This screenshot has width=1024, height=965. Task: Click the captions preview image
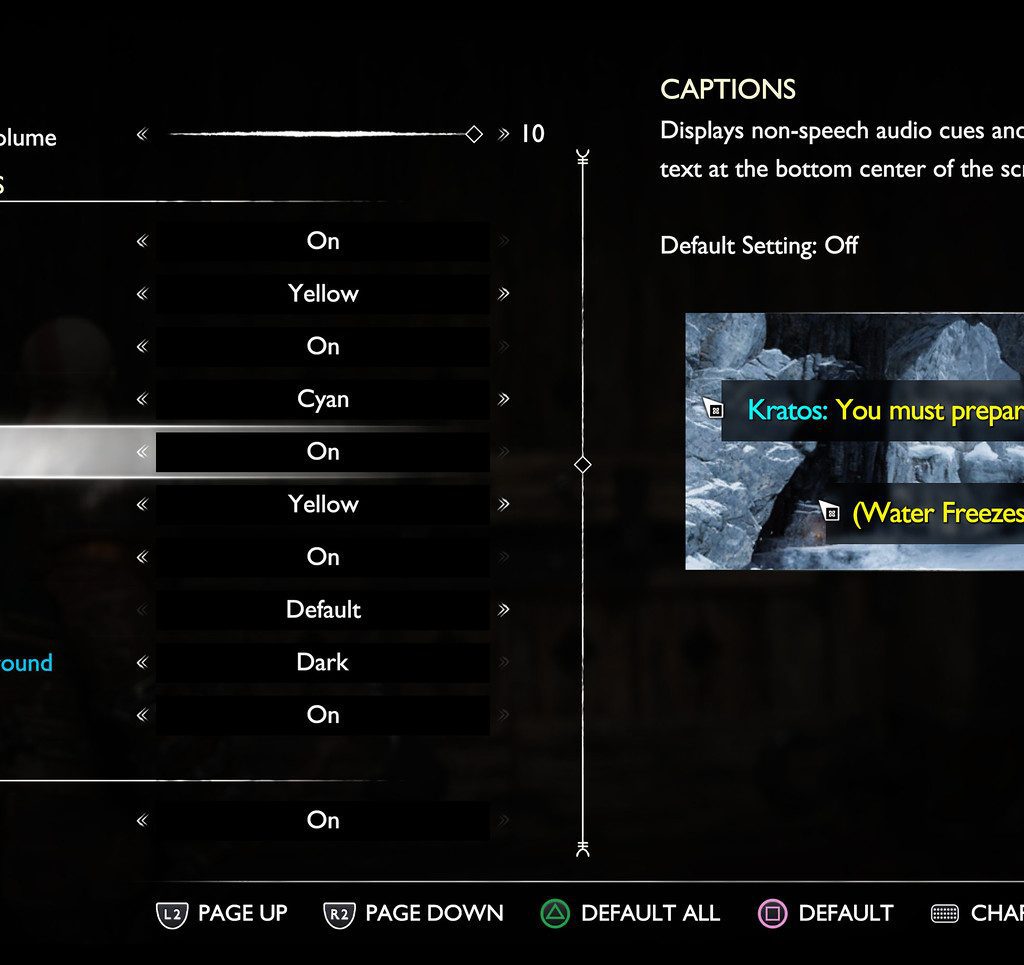point(854,441)
